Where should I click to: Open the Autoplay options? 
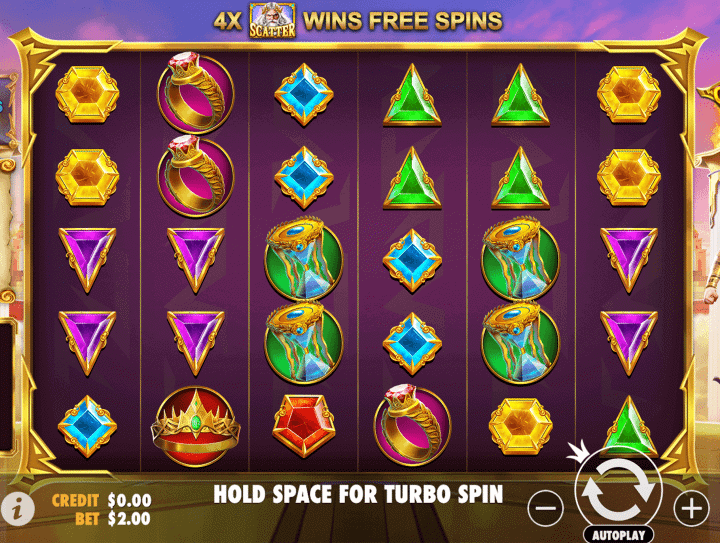[x=617, y=534]
